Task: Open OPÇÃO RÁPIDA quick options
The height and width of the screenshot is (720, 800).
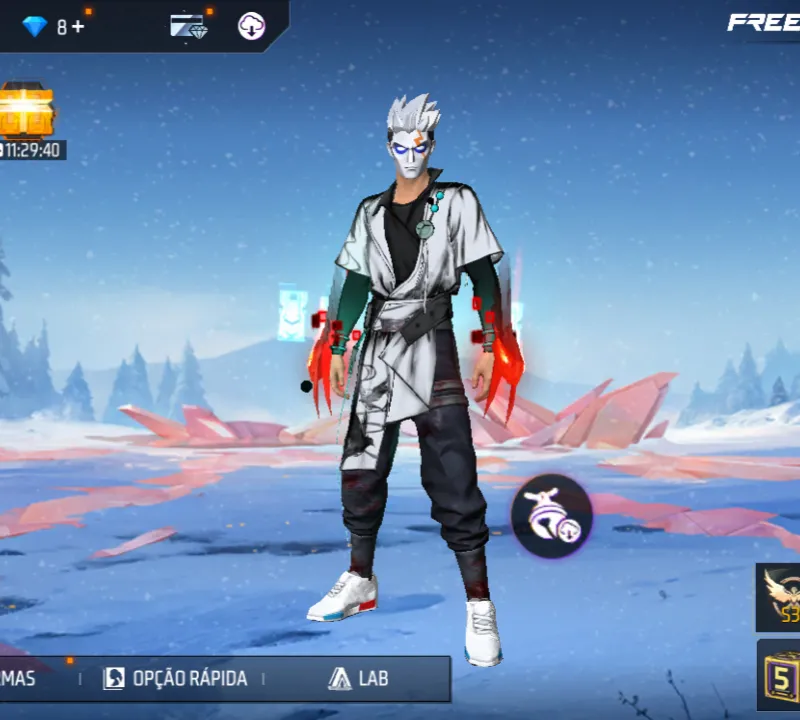Action: click(175, 679)
